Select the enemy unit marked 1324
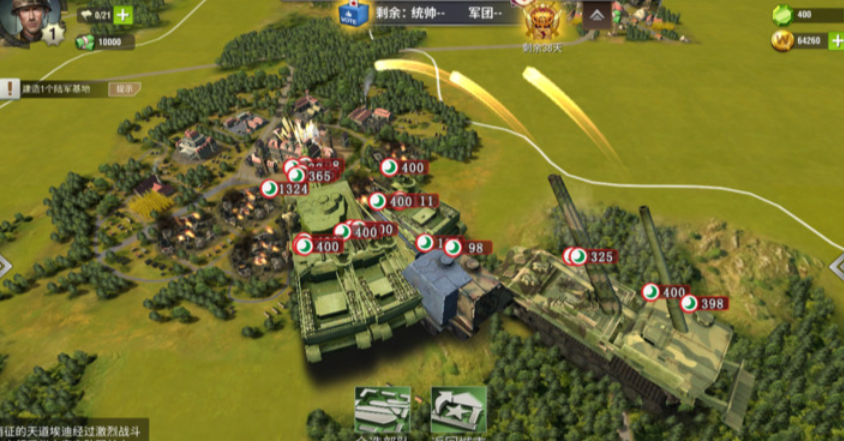The image size is (844, 441). (285, 189)
